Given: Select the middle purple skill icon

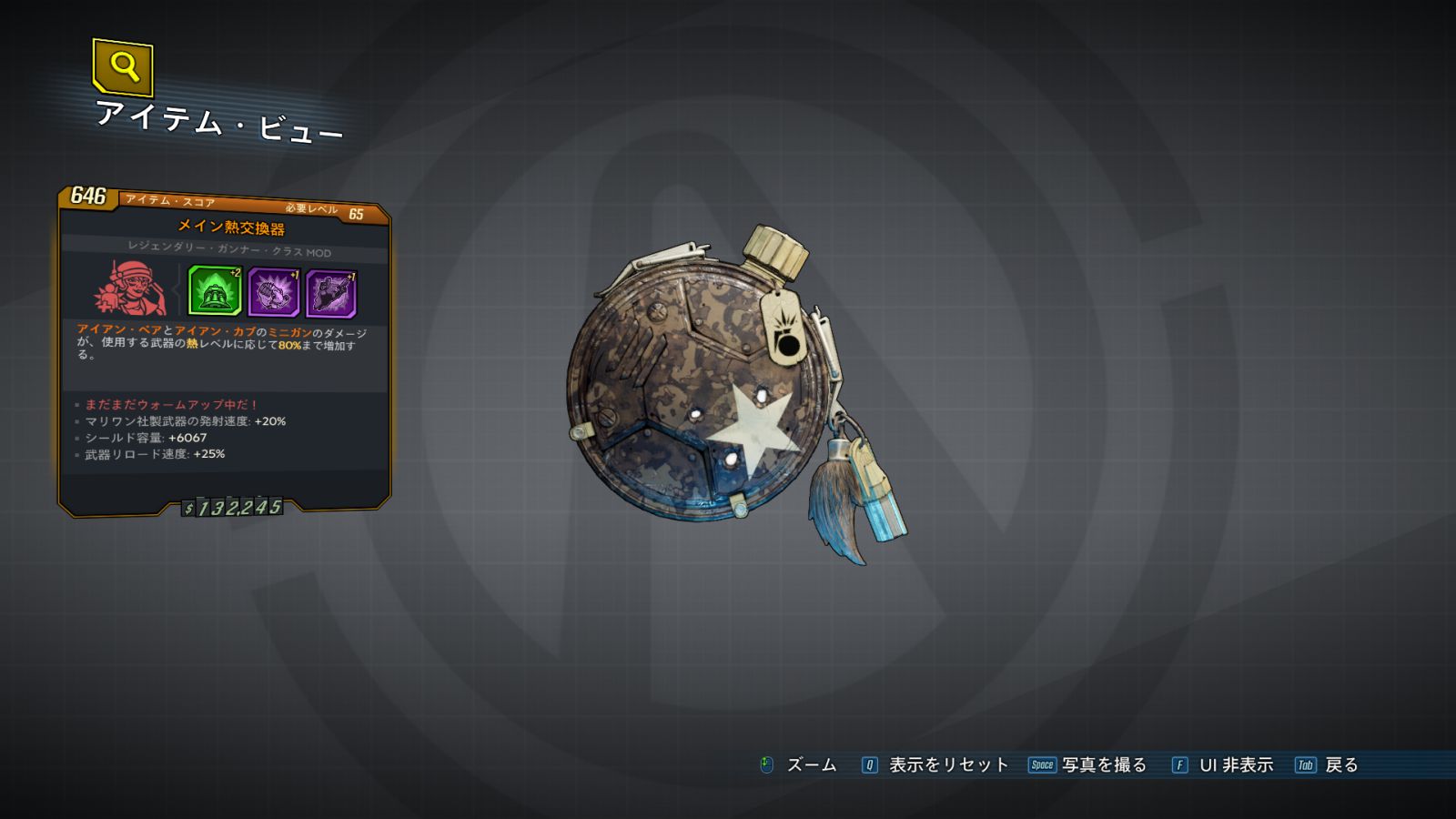Looking at the screenshot, I should click(273, 293).
